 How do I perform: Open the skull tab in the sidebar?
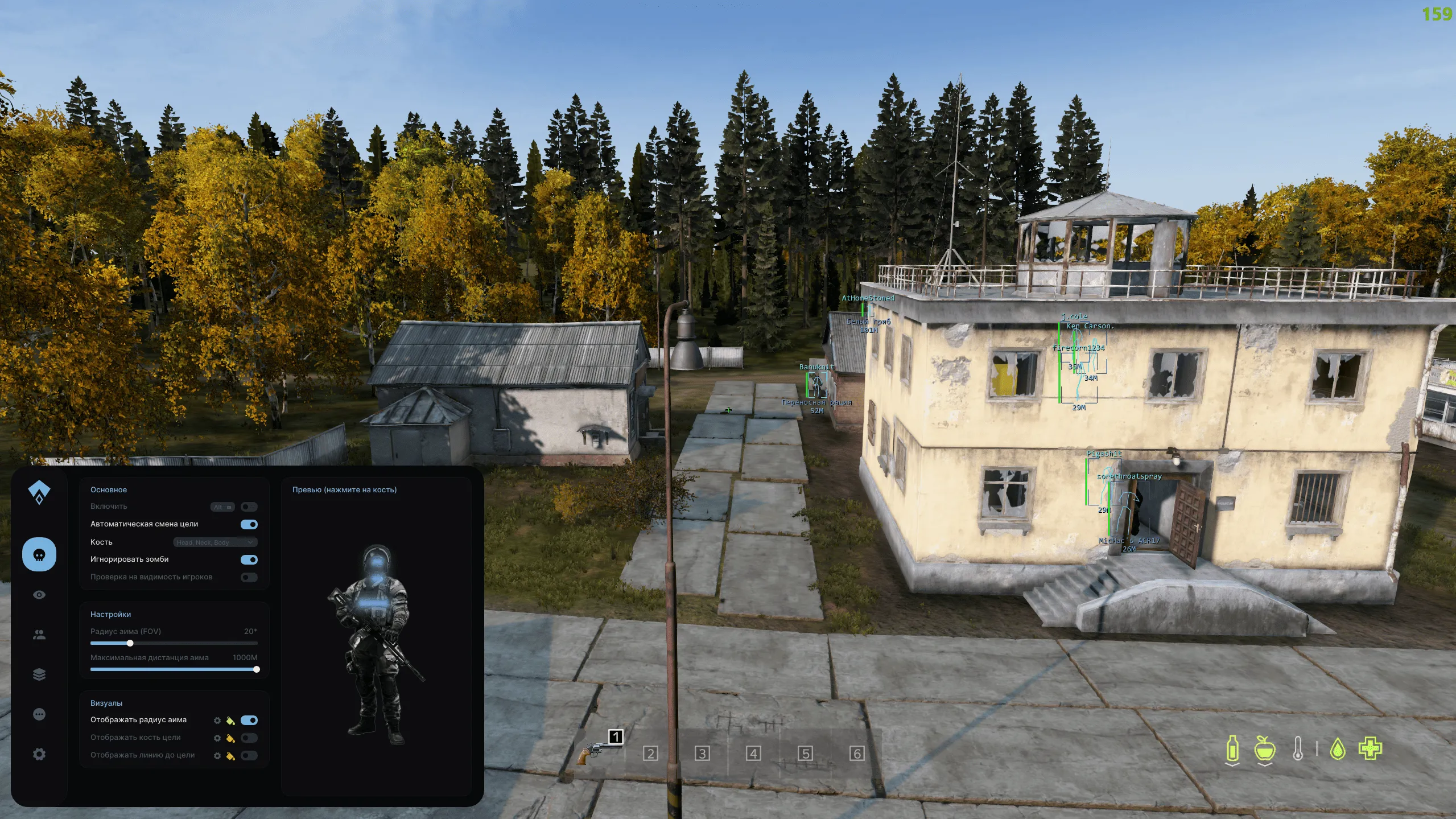tap(39, 554)
